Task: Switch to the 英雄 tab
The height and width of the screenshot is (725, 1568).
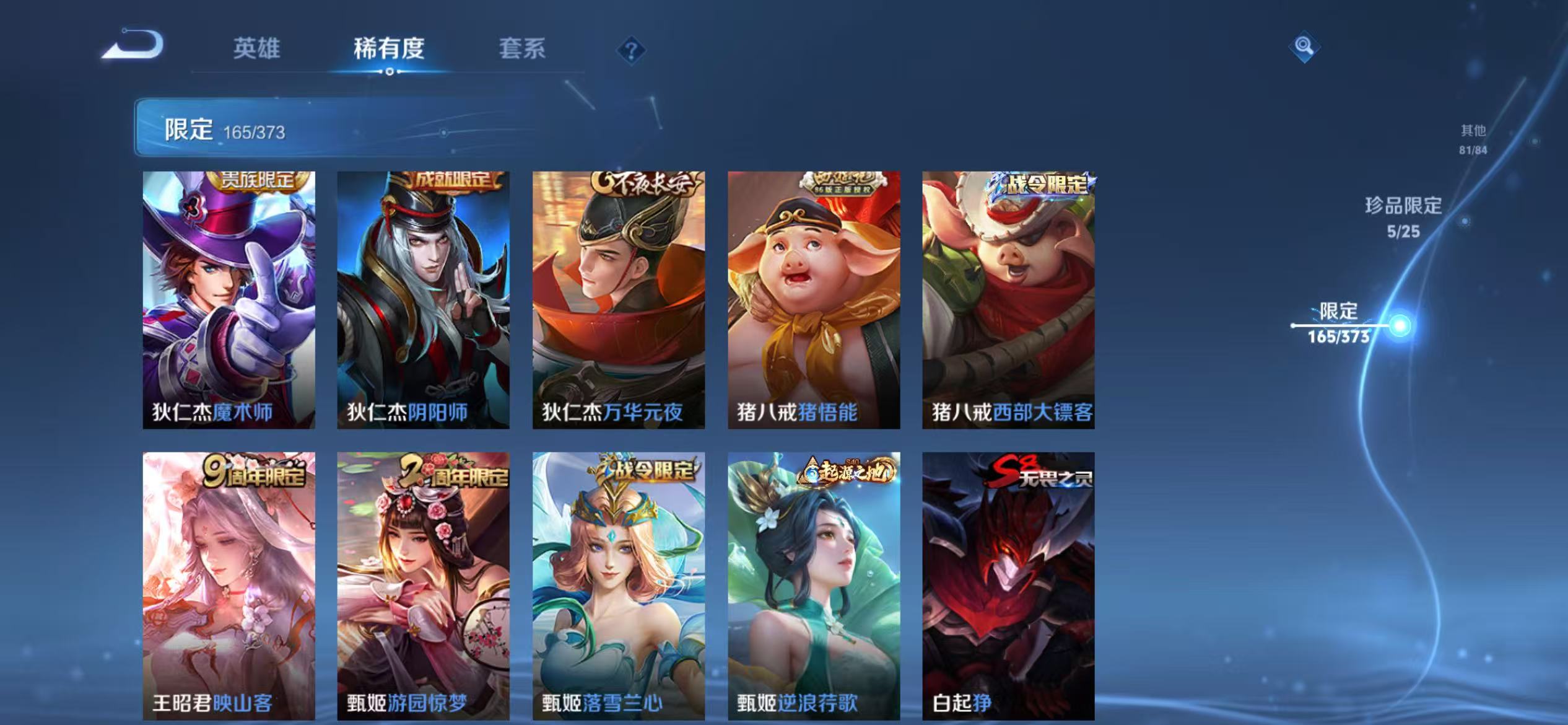Action: pos(258,50)
